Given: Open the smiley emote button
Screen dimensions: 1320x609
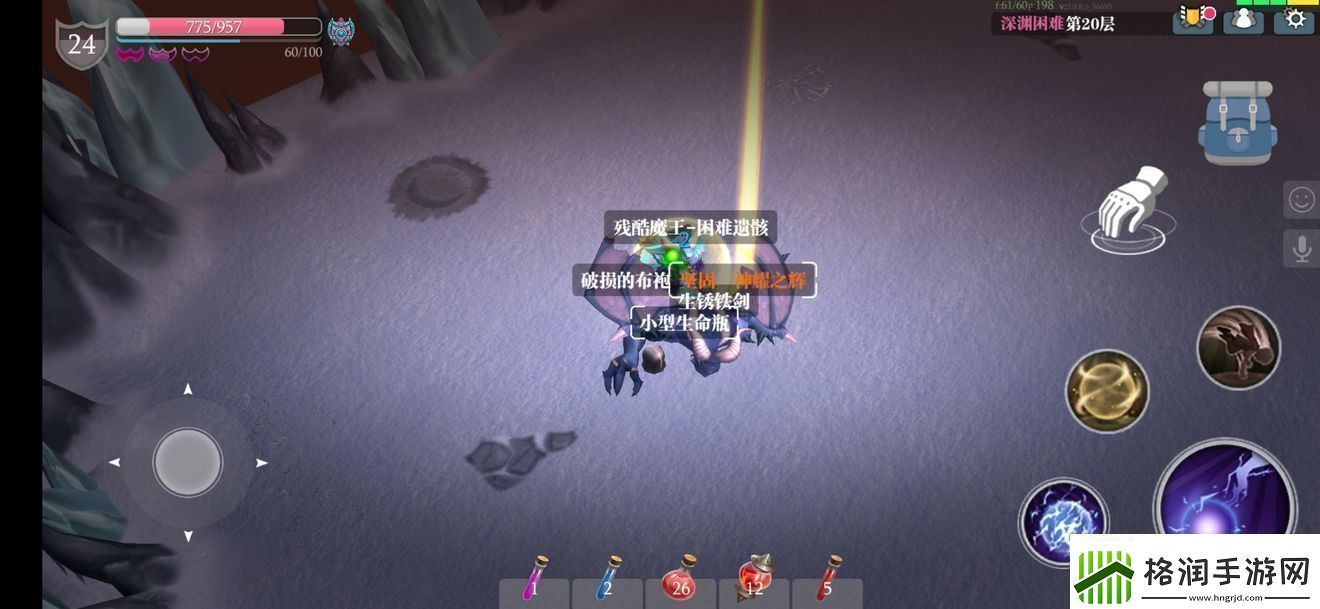Looking at the screenshot, I should tap(1301, 199).
